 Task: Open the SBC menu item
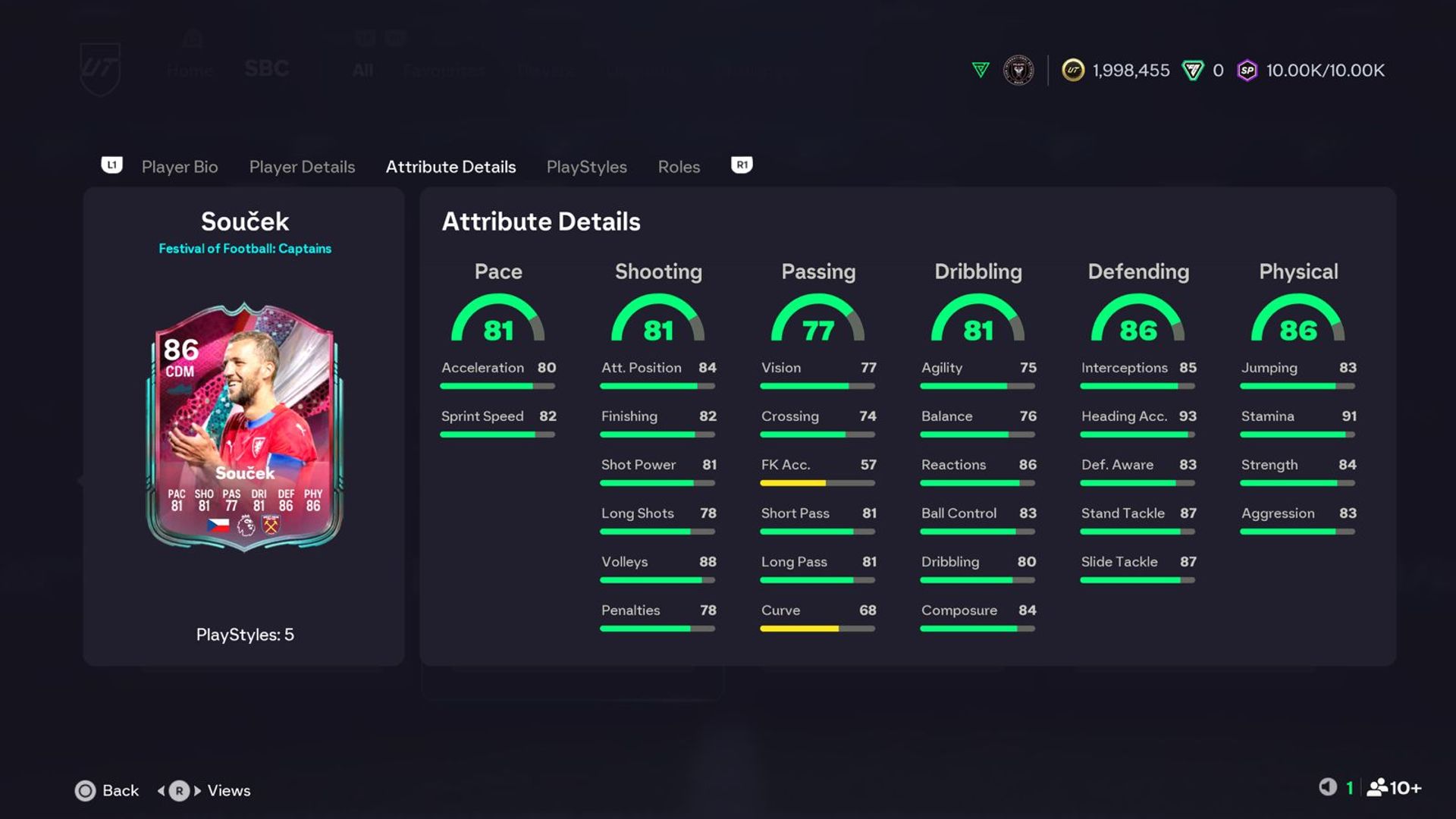pyautogui.click(x=266, y=69)
